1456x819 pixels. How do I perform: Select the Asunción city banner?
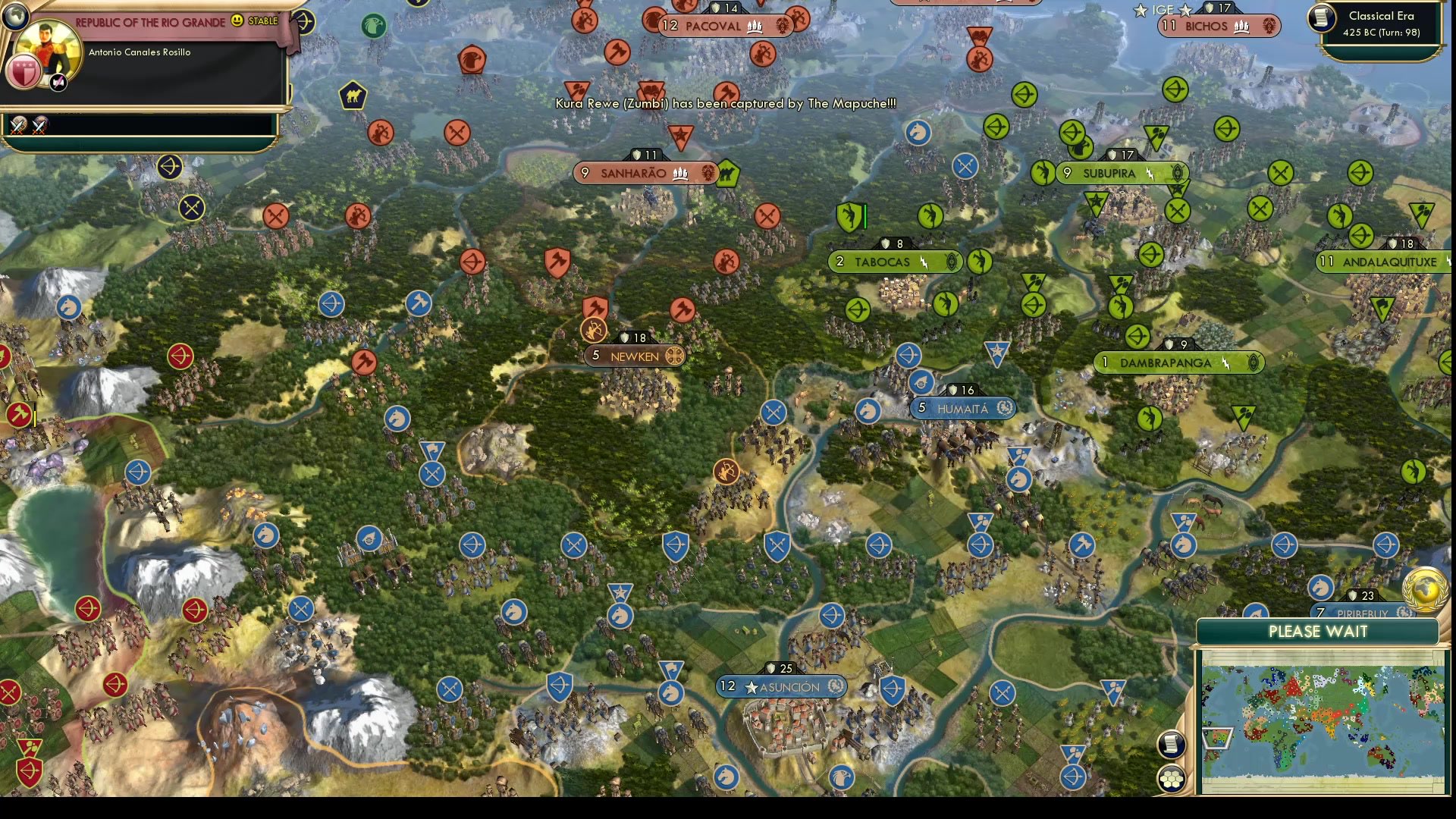click(x=781, y=687)
